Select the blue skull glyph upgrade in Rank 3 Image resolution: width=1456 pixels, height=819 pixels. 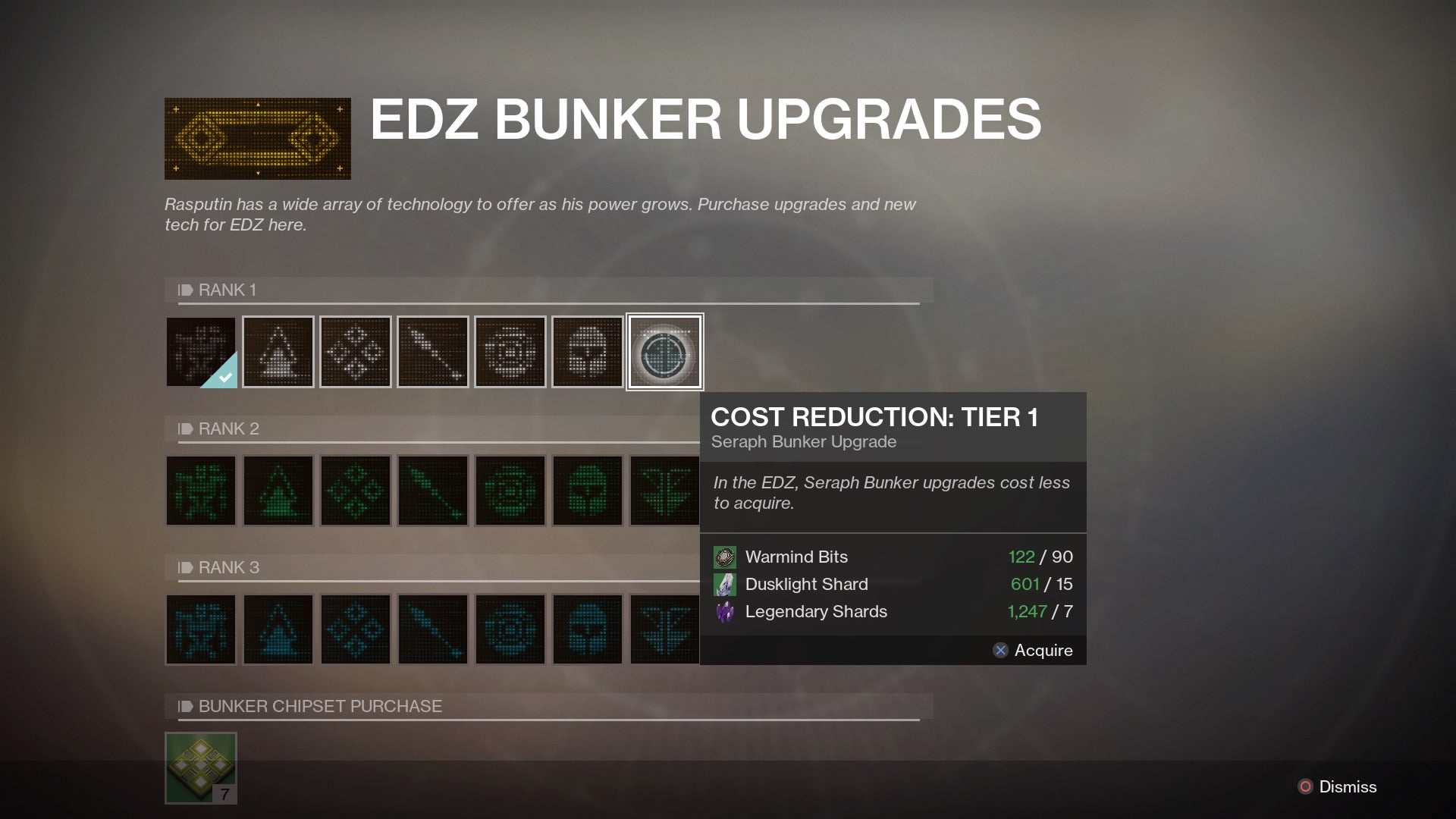pyautogui.click(x=587, y=629)
